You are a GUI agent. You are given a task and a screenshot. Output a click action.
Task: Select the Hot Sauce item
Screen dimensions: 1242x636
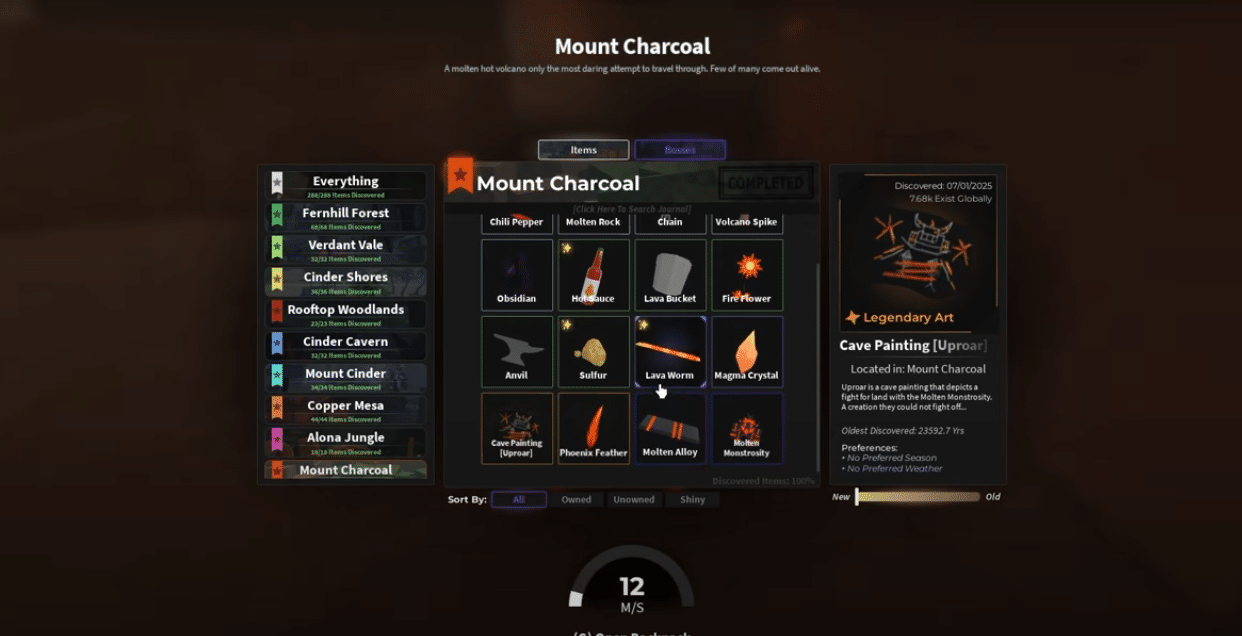[x=594, y=275]
